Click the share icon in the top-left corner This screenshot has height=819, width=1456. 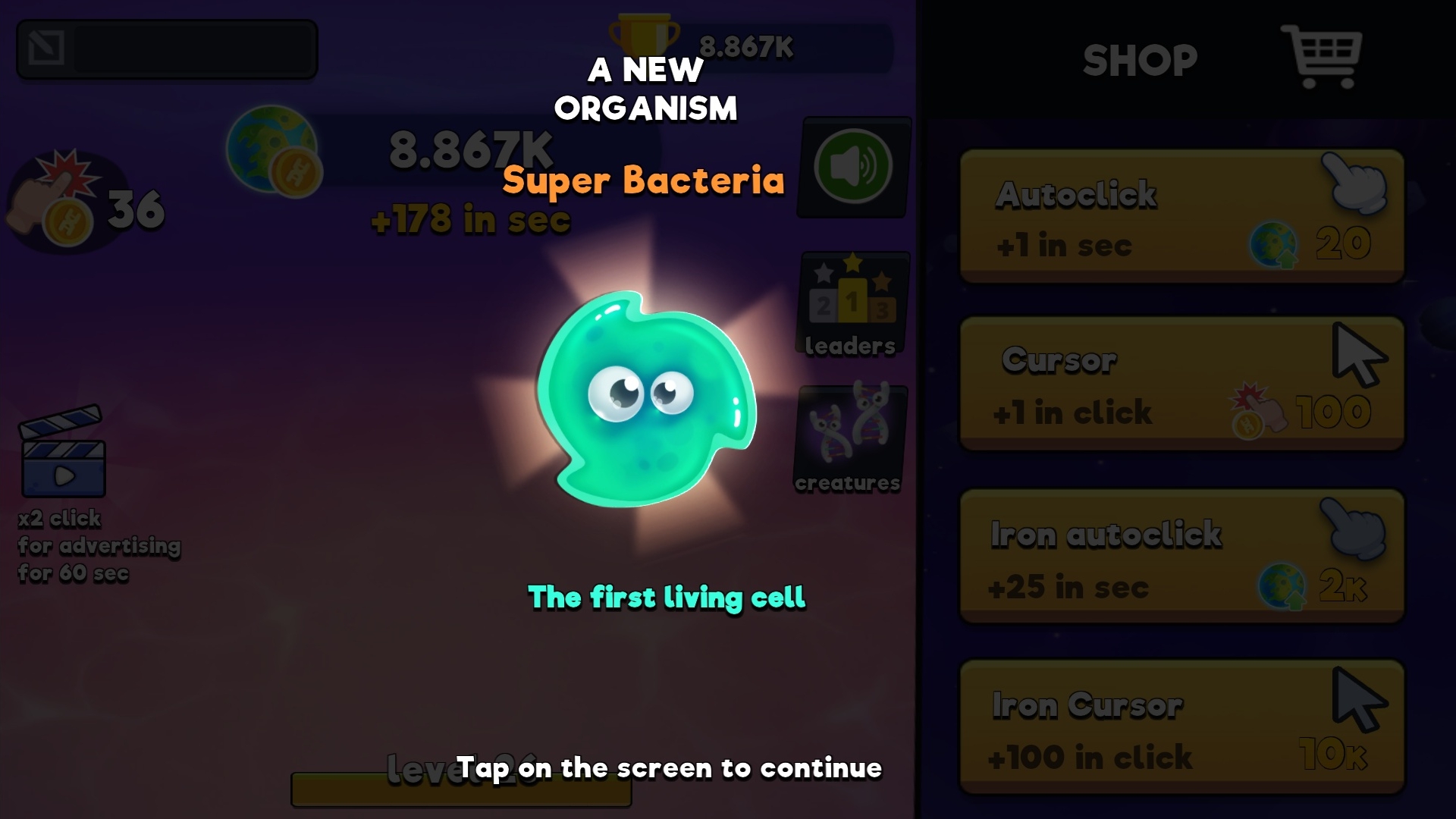click(47, 47)
